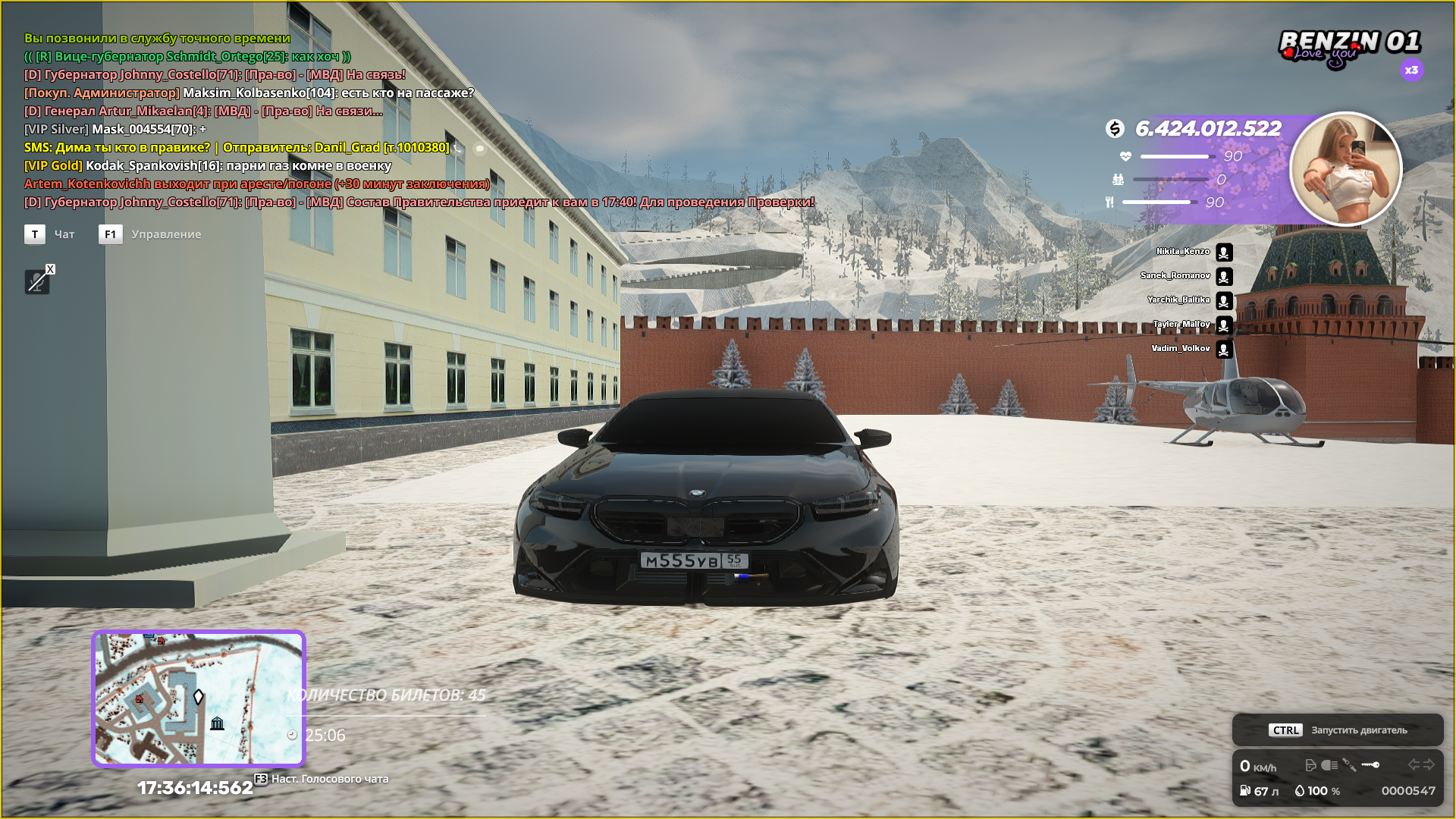The width and height of the screenshot is (1456, 819).
Task: Click the dollar coin icon beside the balance
Action: pyautogui.click(x=1115, y=129)
